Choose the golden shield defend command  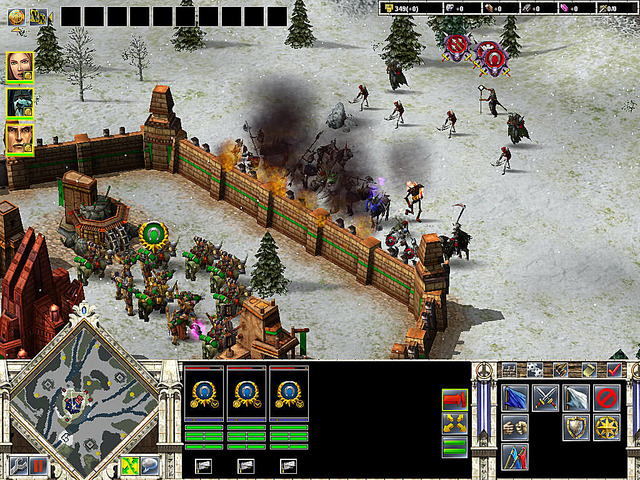click(576, 428)
